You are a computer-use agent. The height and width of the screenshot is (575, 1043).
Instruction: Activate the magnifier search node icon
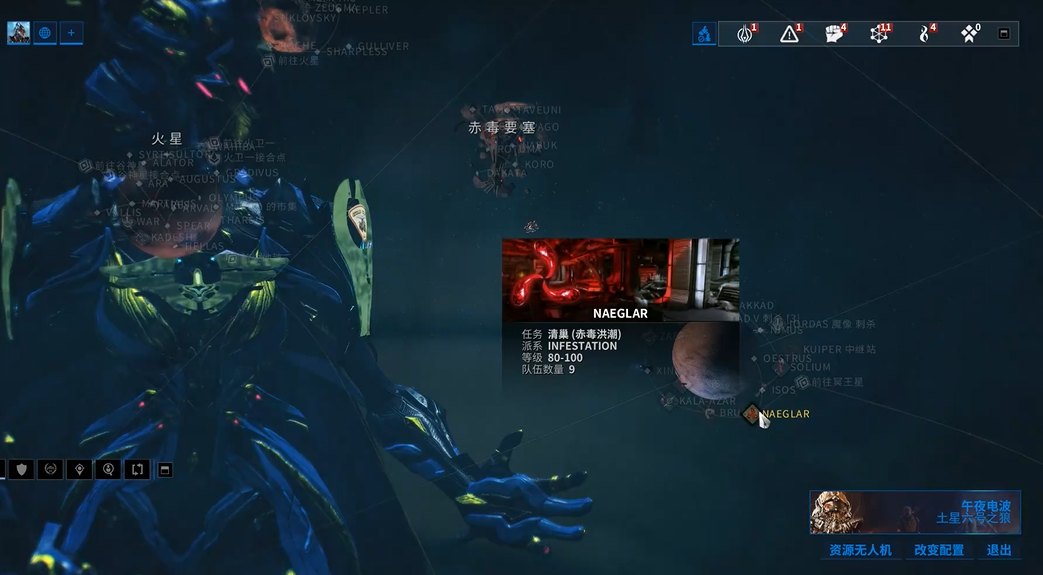pyautogui.click(x=108, y=469)
